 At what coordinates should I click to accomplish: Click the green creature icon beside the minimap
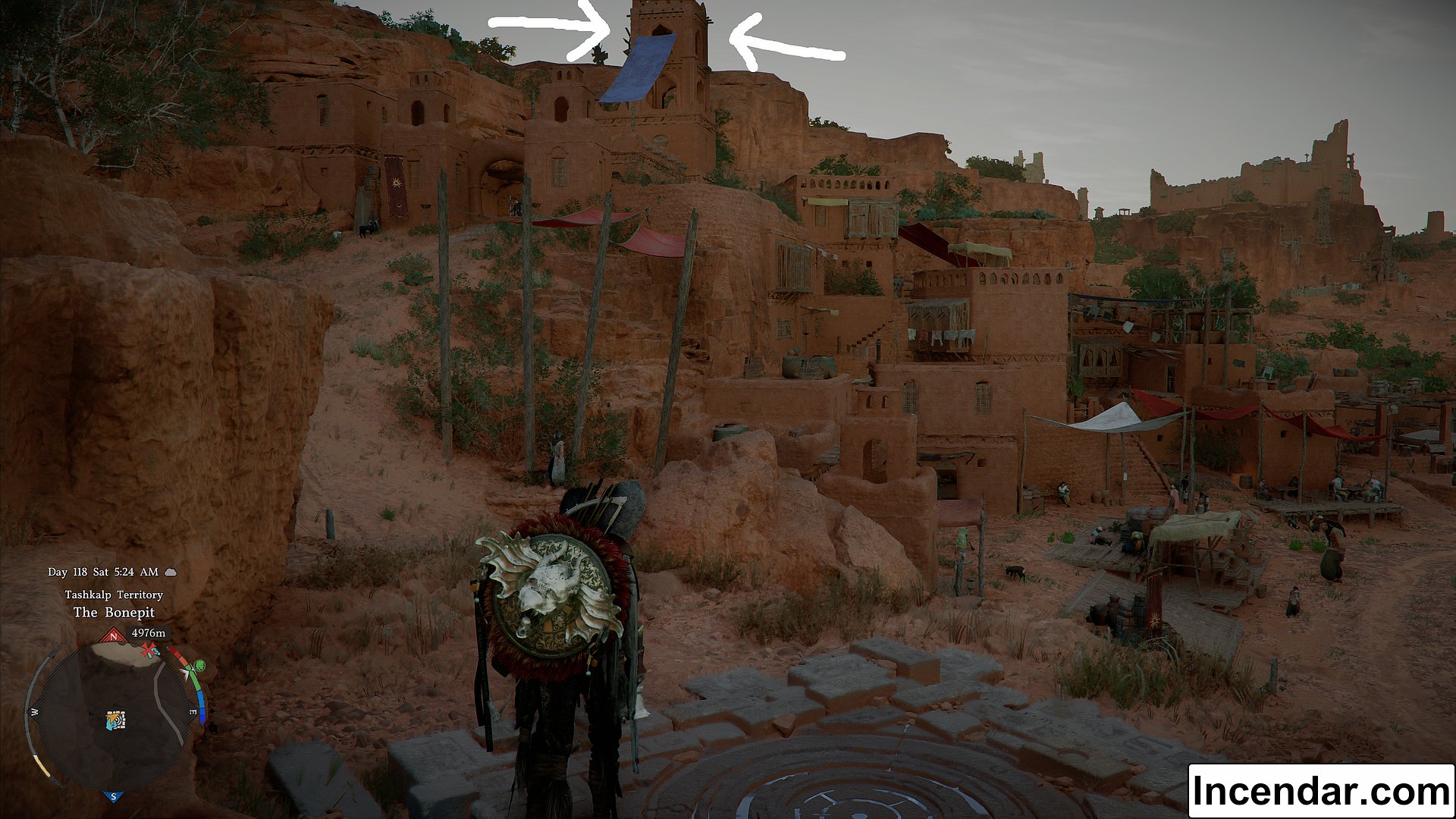[199, 667]
